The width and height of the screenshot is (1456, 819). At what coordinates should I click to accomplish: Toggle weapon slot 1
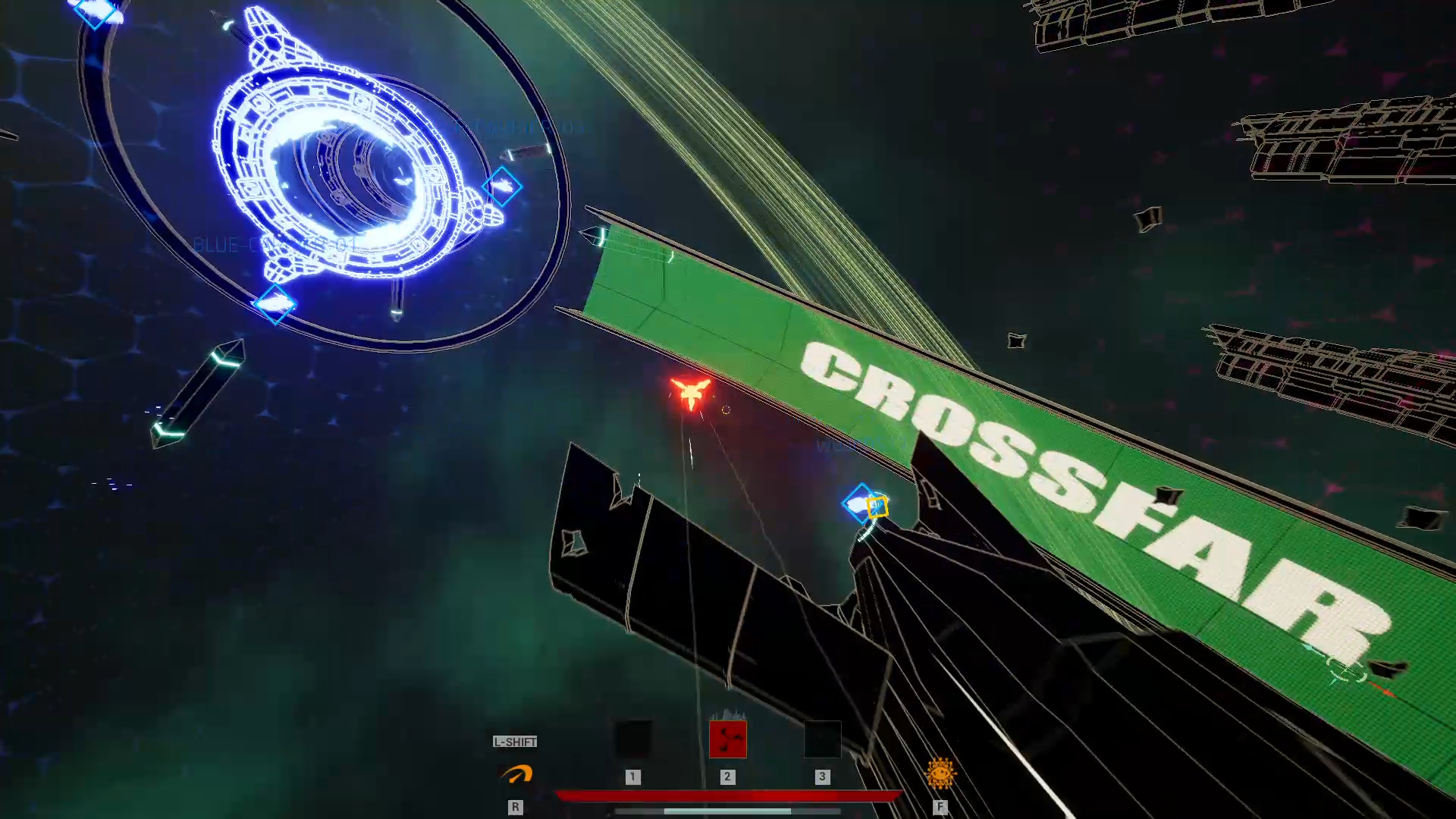pos(634,736)
